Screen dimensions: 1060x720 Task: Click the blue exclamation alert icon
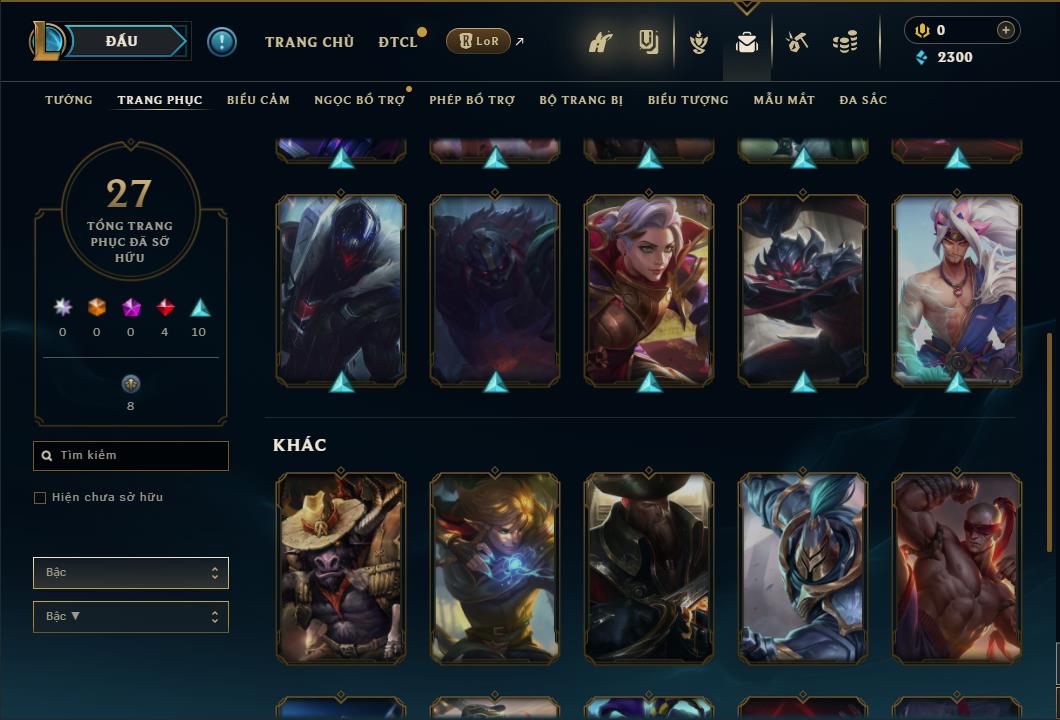(222, 42)
